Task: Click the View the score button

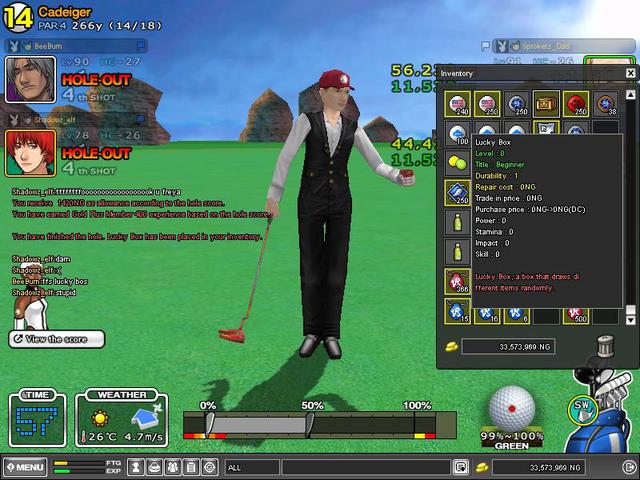Action: [x=57, y=340]
